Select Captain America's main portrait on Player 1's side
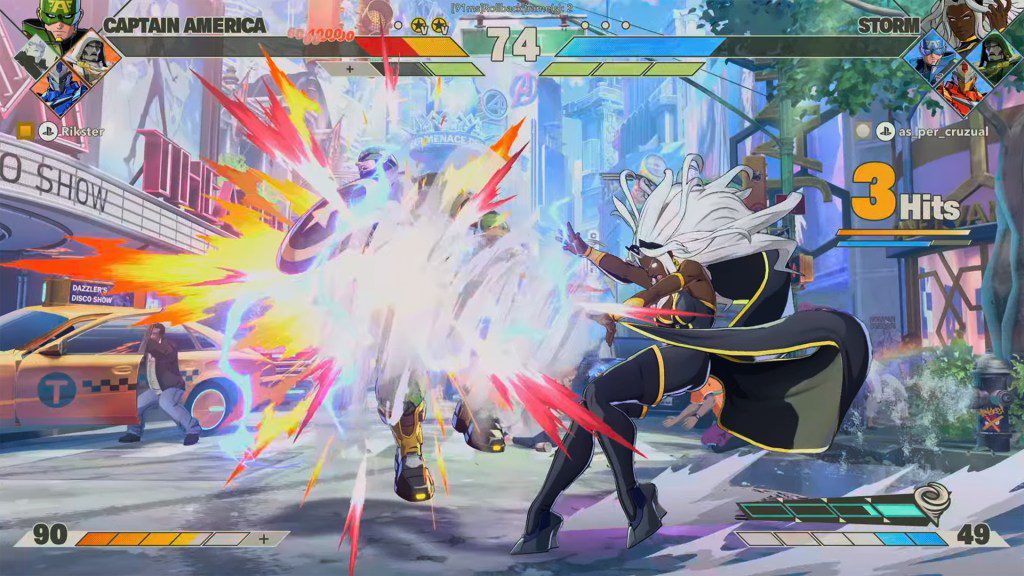The width and height of the screenshot is (1024, 576). pyautogui.click(x=58, y=18)
